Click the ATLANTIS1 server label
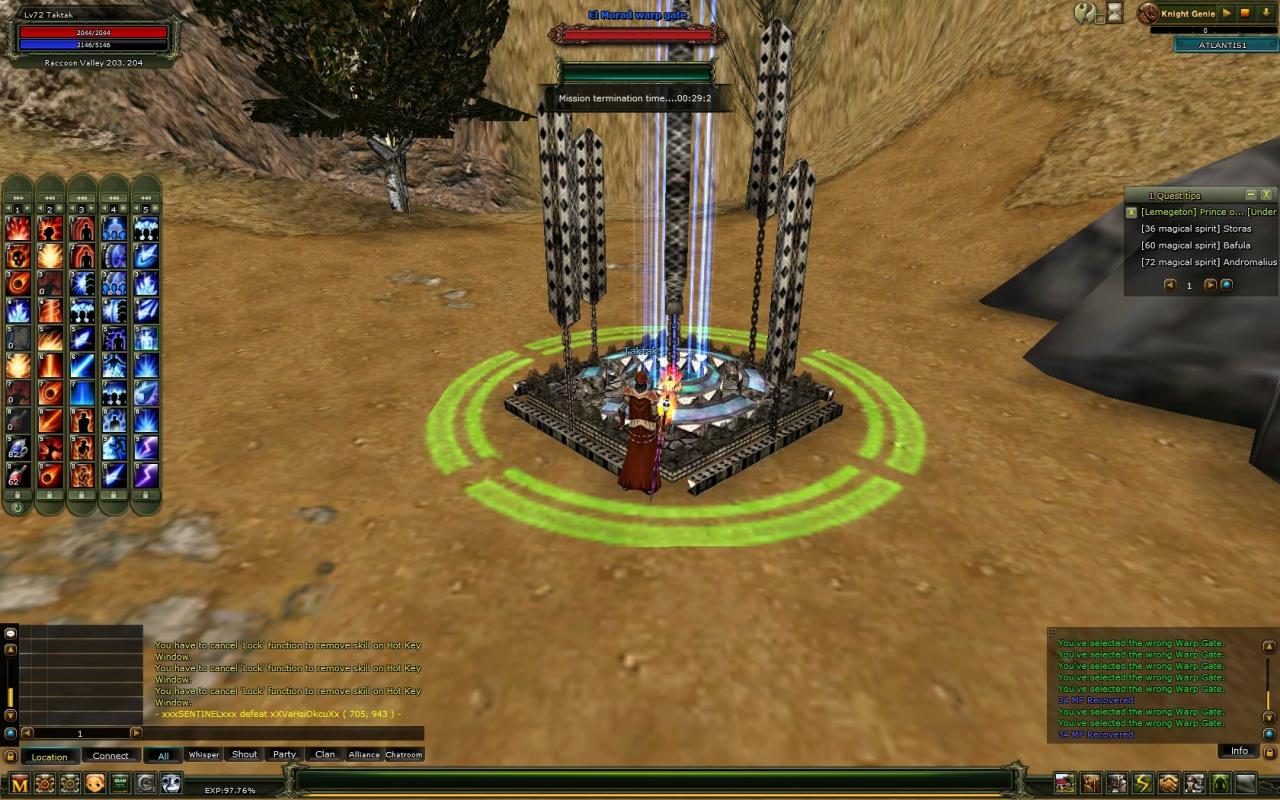The image size is (1280, 800). (x=1223, y=45)
